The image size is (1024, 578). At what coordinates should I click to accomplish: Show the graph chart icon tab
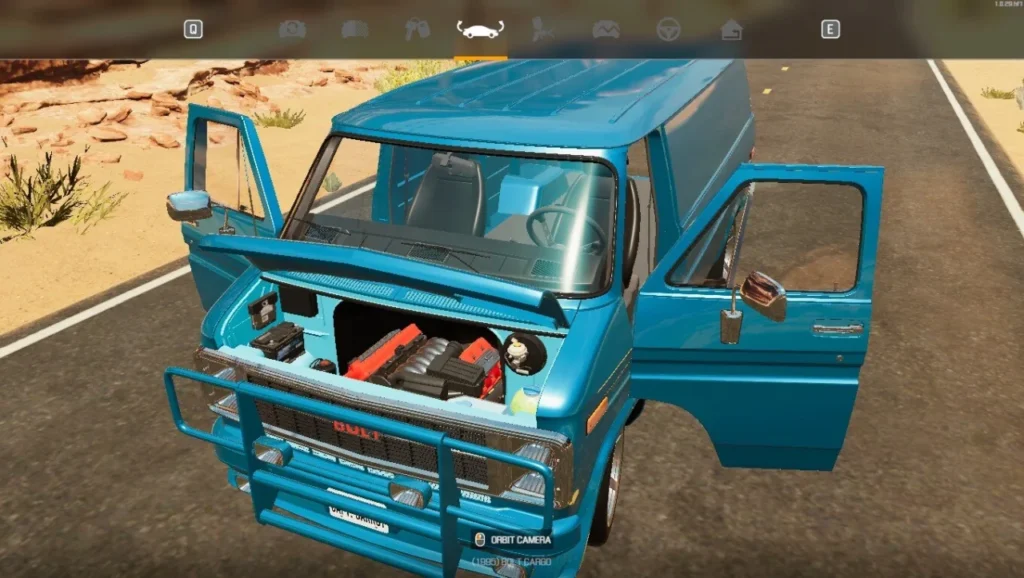(605, 29)
